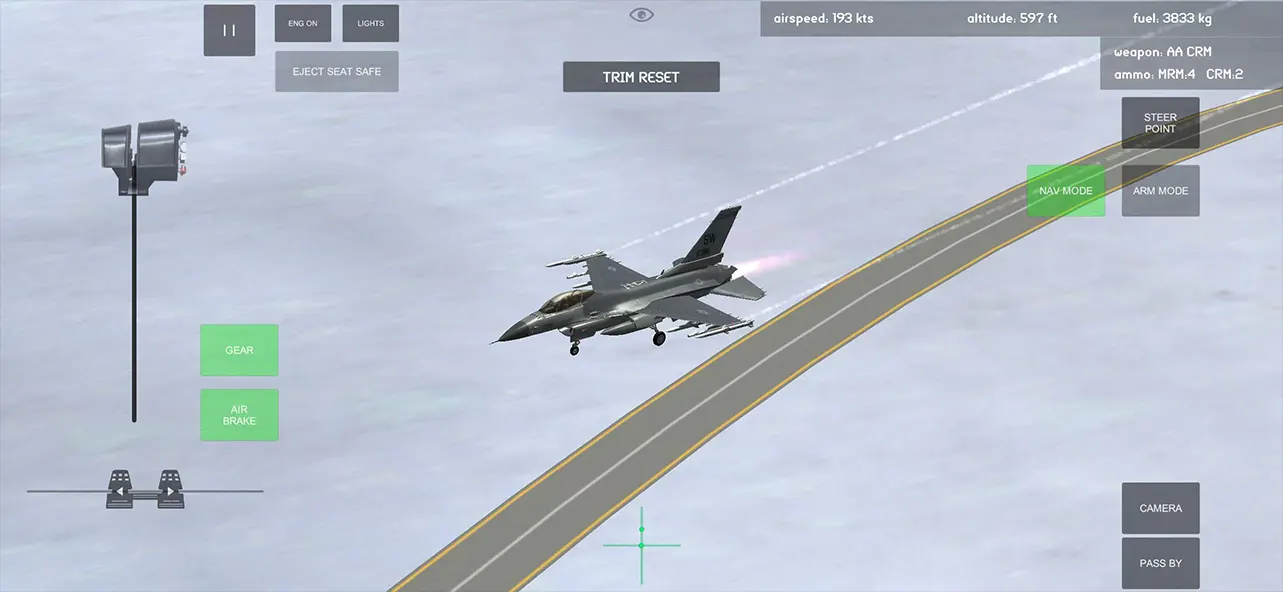Deploy the AIR BRAKE
This screenshot has width=1283, height=592.
click(x=239, y=415)
